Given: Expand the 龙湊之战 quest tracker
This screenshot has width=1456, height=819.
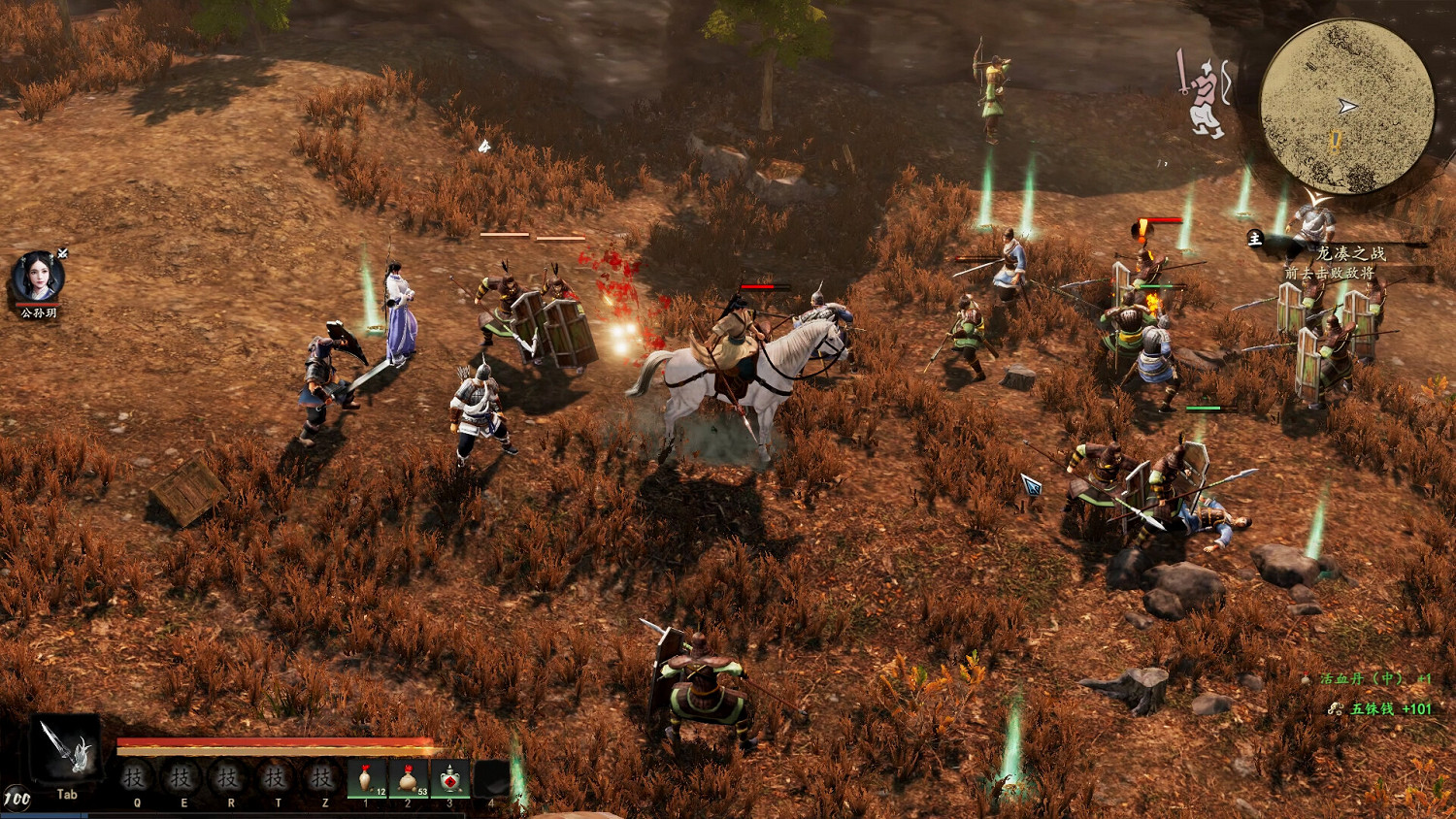Looking at the screenshot, I should [x=1353, y=254].
